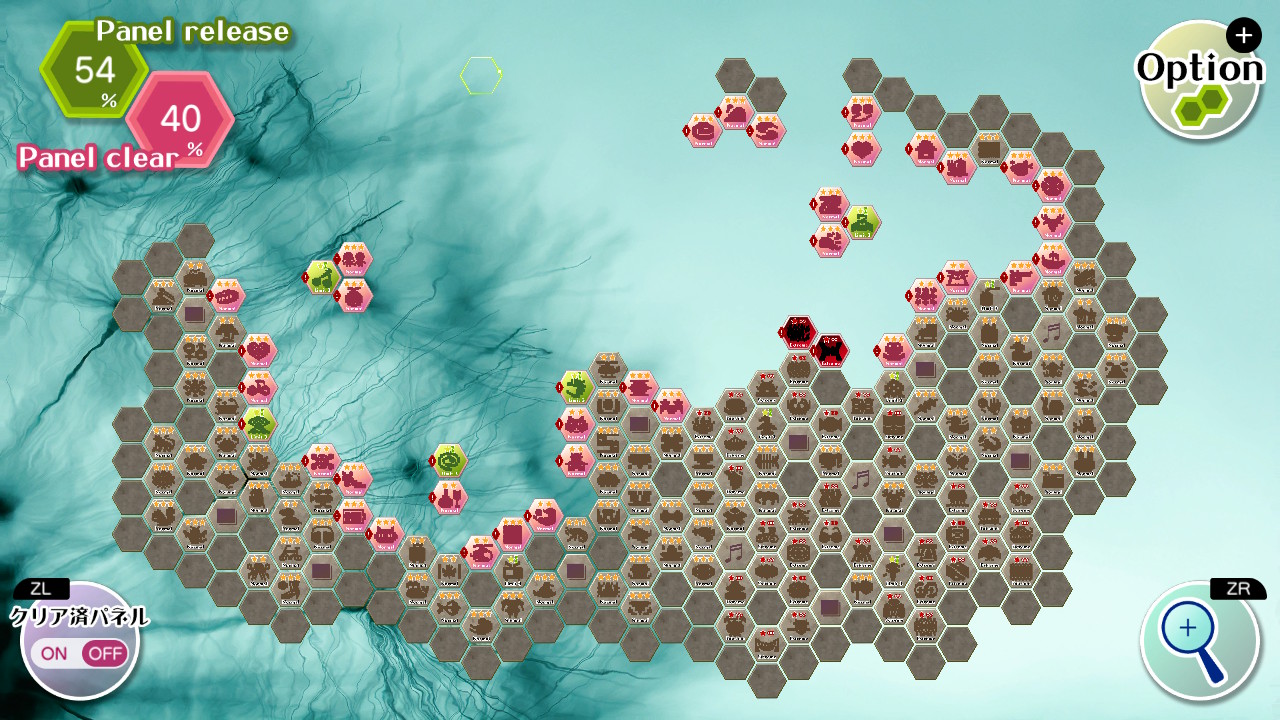Select the pink helicopter puzzle panel
The width and height of the screenshot is (1280, 720).
coord(481,551)
